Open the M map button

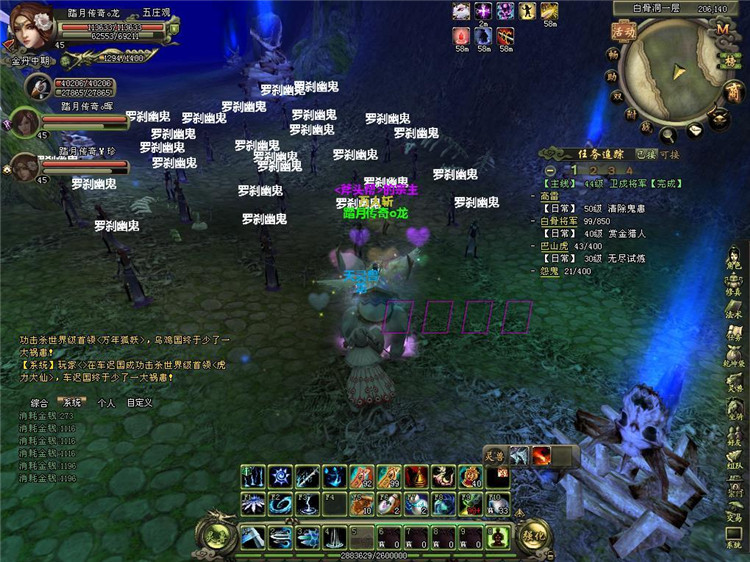coord(722,28)
